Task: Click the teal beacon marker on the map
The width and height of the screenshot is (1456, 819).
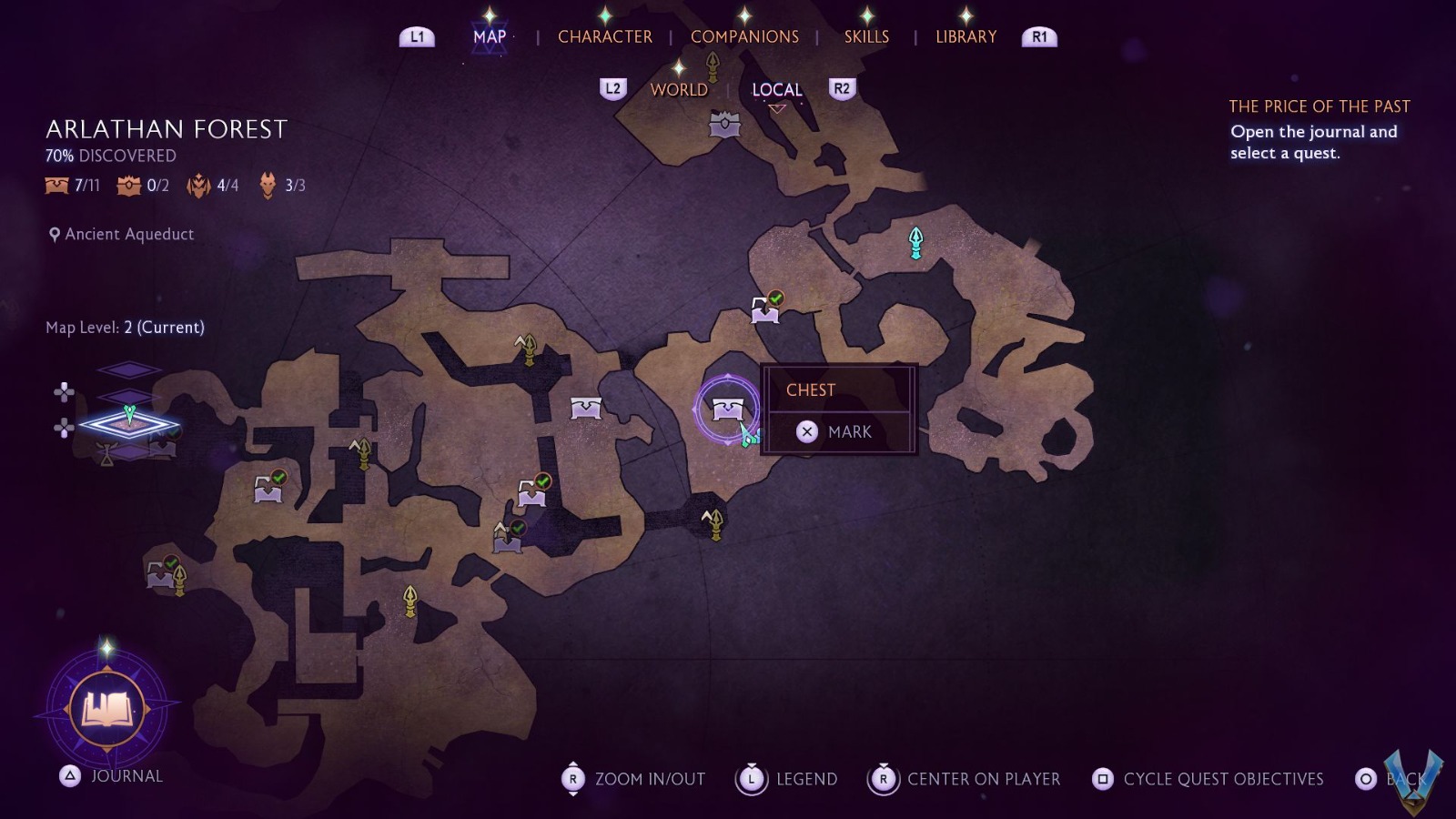Action: pyautogui.click(x=915, y=242)
